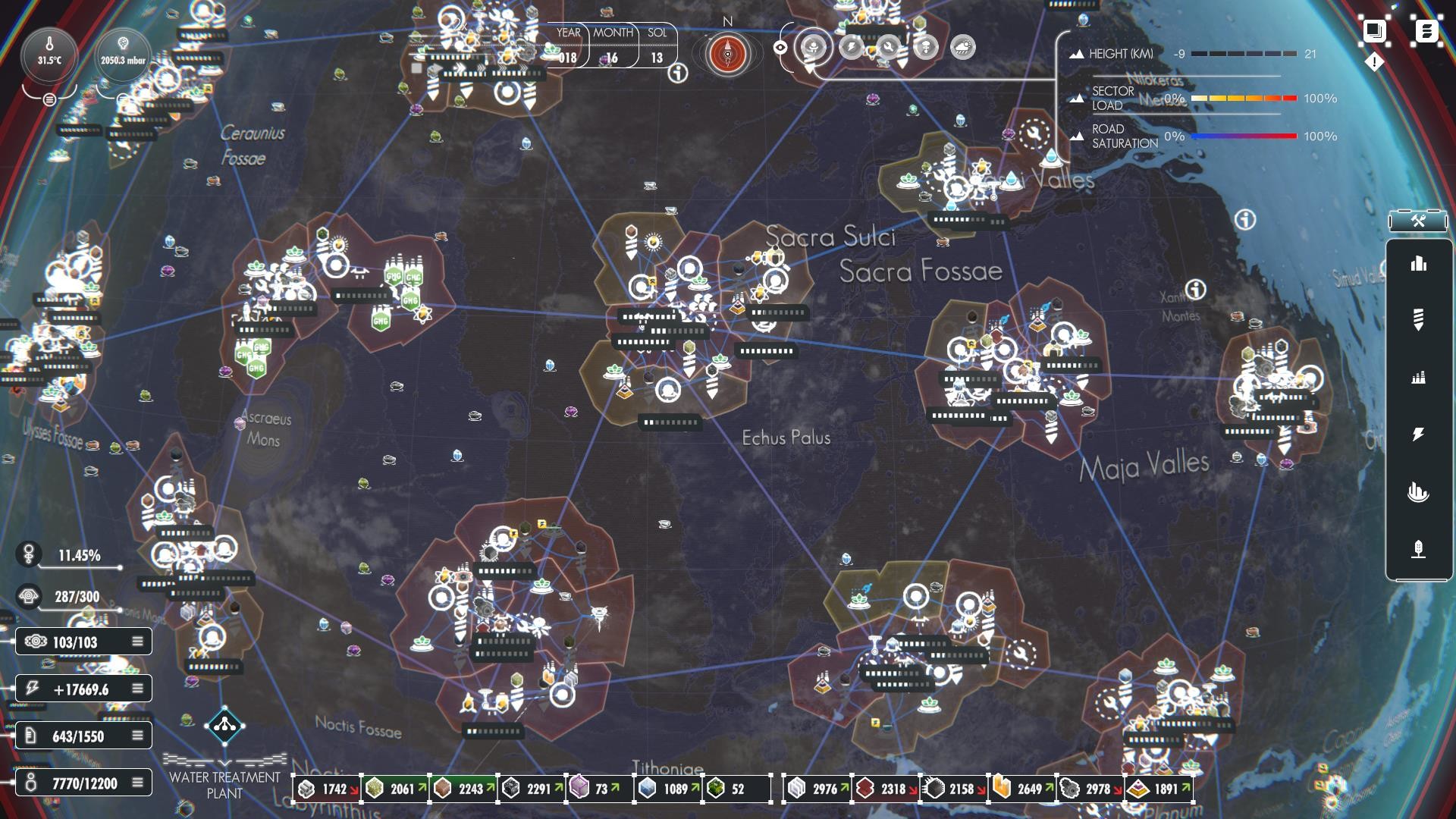Select the bar chart statistics icon in right sidebar
Screen dimensions: 1456x819
point(1418,265)
